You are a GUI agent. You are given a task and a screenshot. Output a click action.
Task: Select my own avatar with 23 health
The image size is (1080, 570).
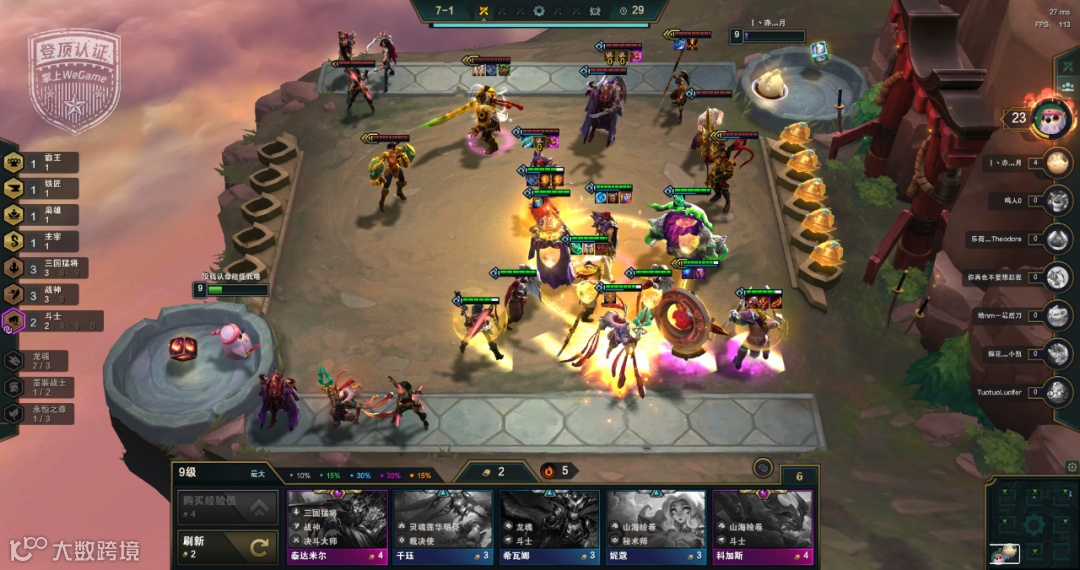[x=1051, y=118]
